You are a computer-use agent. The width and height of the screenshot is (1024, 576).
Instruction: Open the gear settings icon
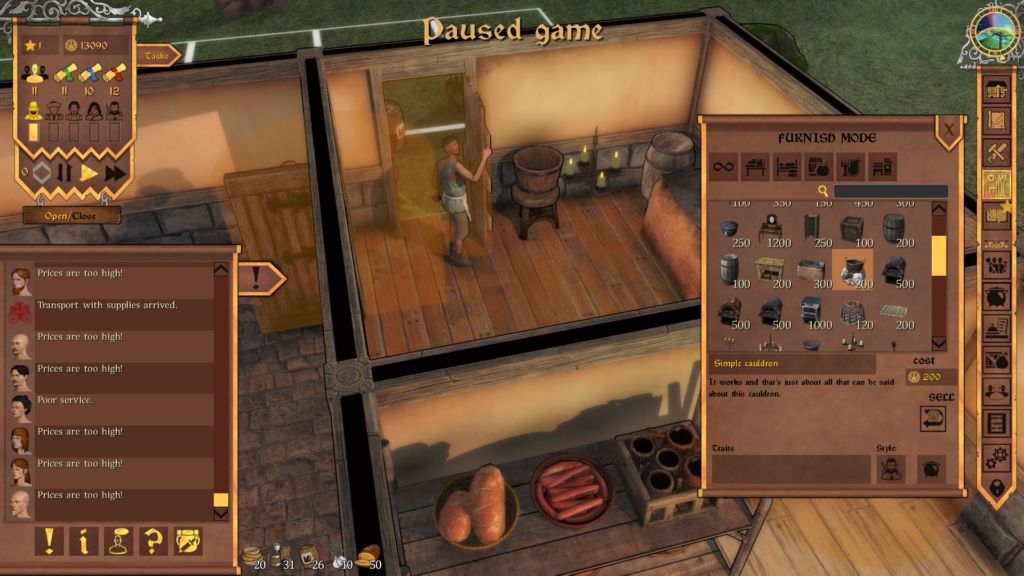point(996,457)
